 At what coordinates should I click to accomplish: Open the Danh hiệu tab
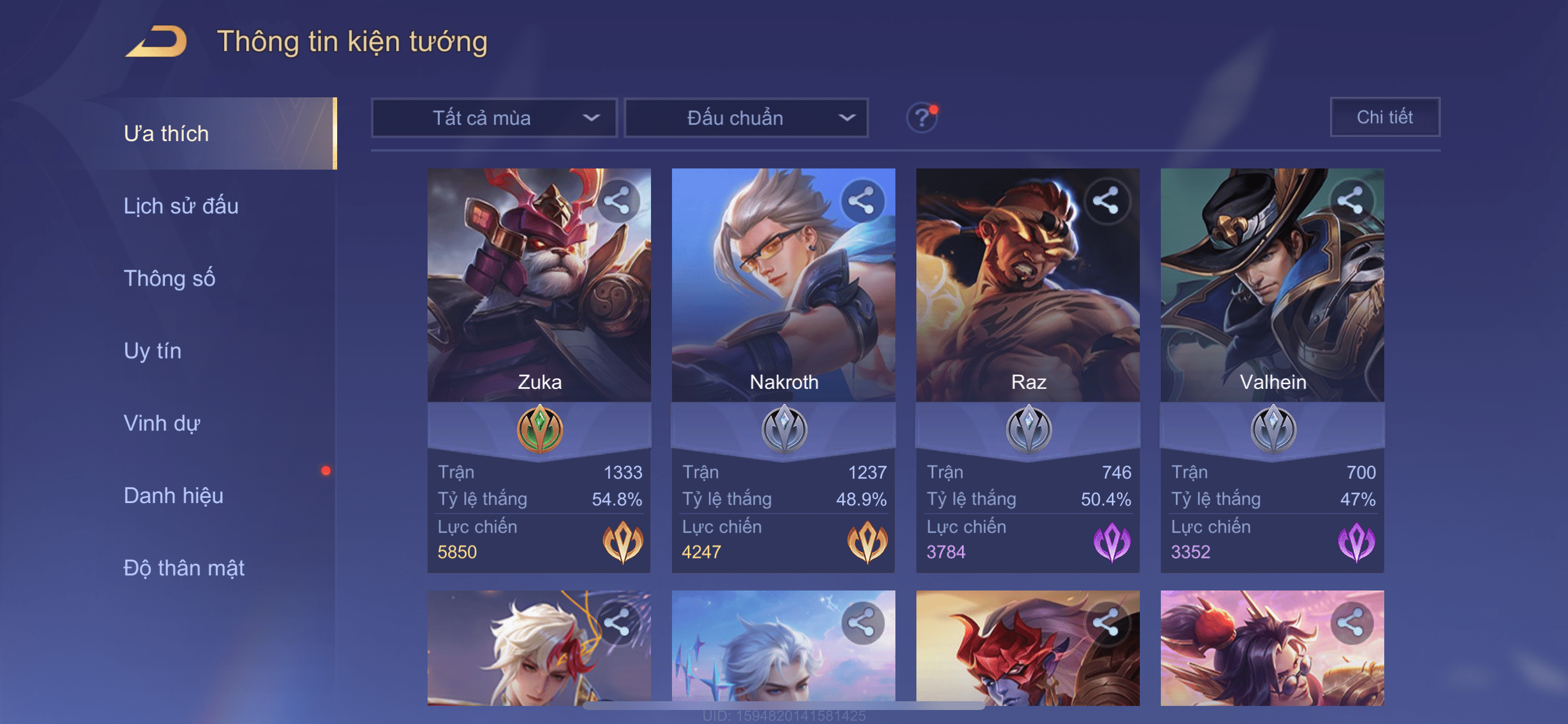173,496
